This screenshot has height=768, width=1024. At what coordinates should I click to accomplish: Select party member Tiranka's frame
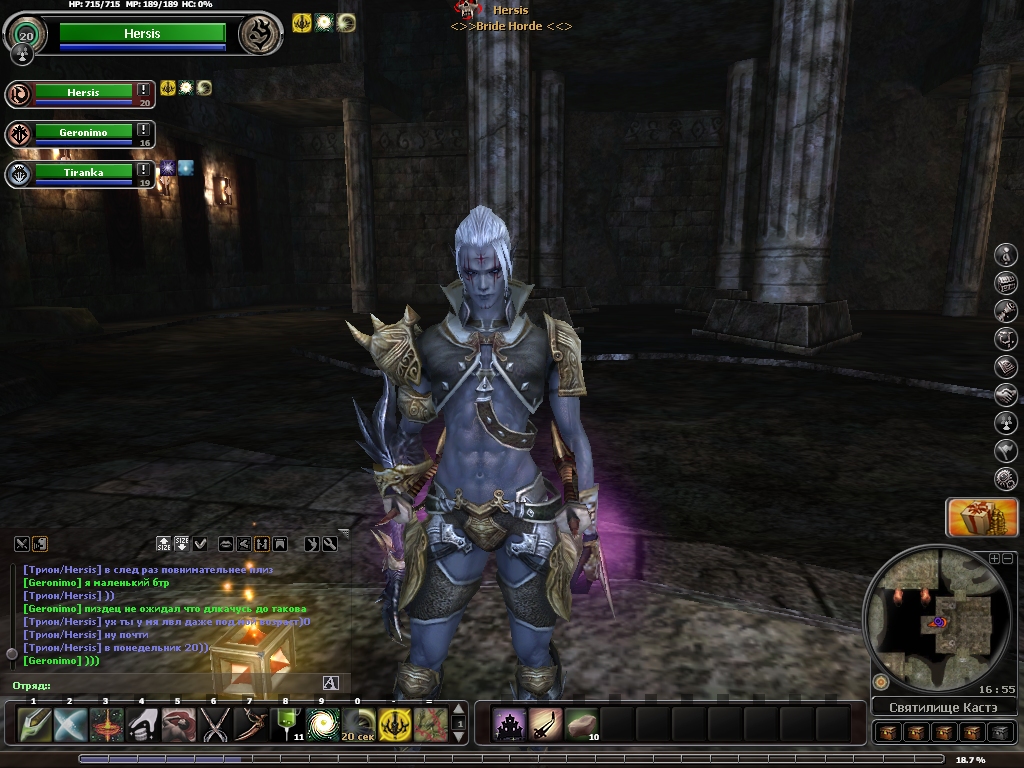click(x=83, y=172)
